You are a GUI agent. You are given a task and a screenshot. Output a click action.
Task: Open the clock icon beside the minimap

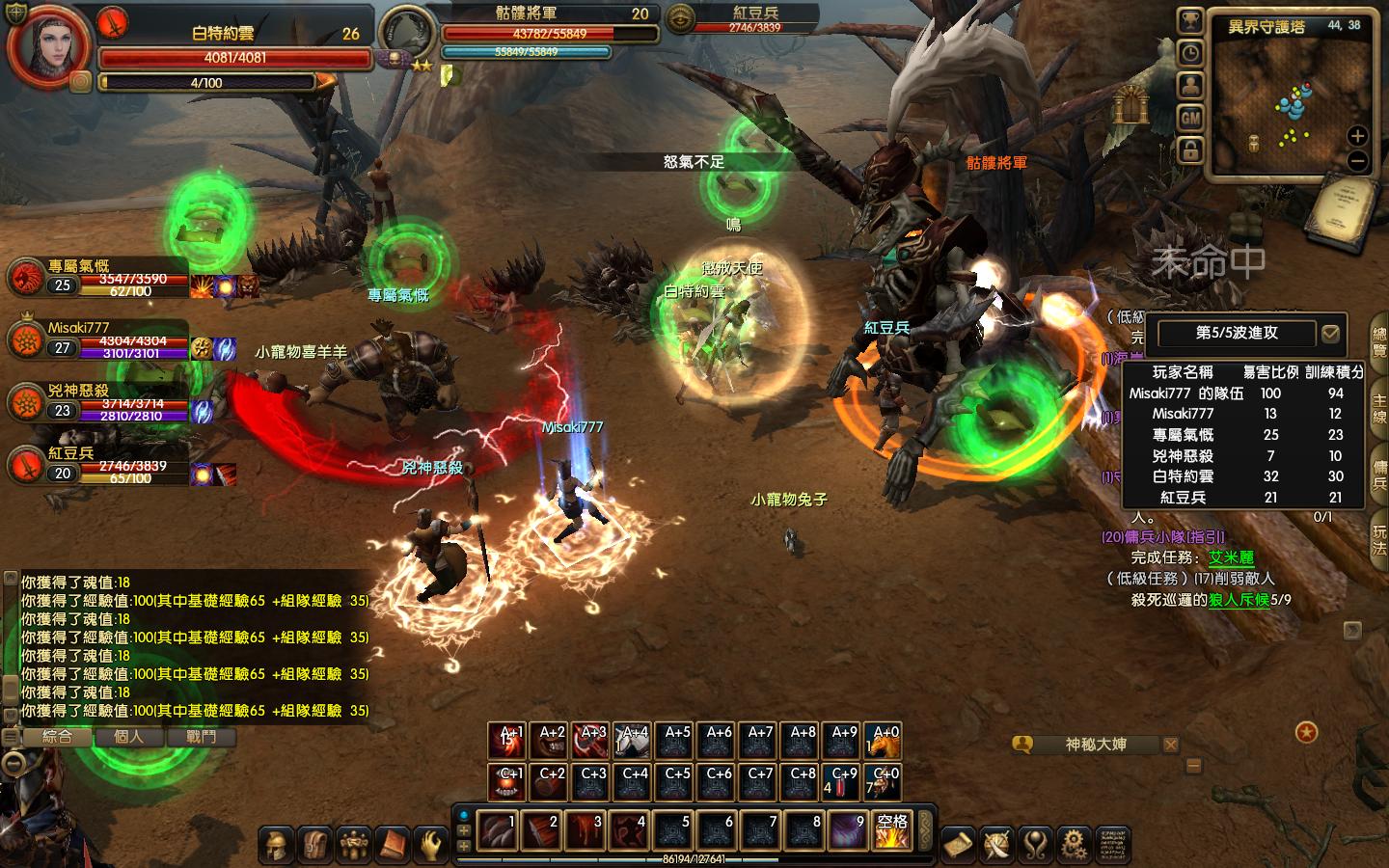1190,53
